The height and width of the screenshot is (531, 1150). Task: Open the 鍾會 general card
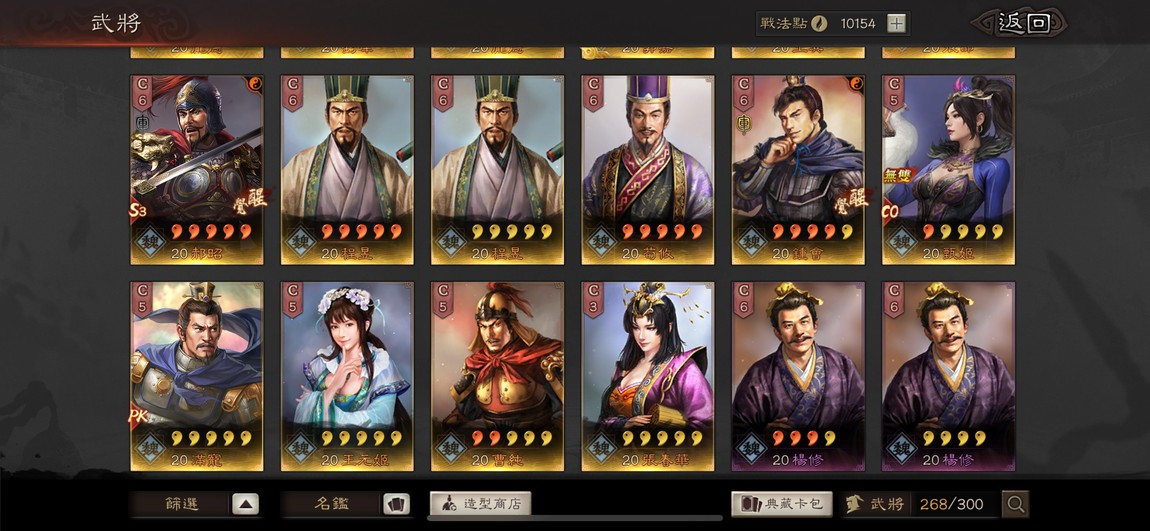(798, 168)
